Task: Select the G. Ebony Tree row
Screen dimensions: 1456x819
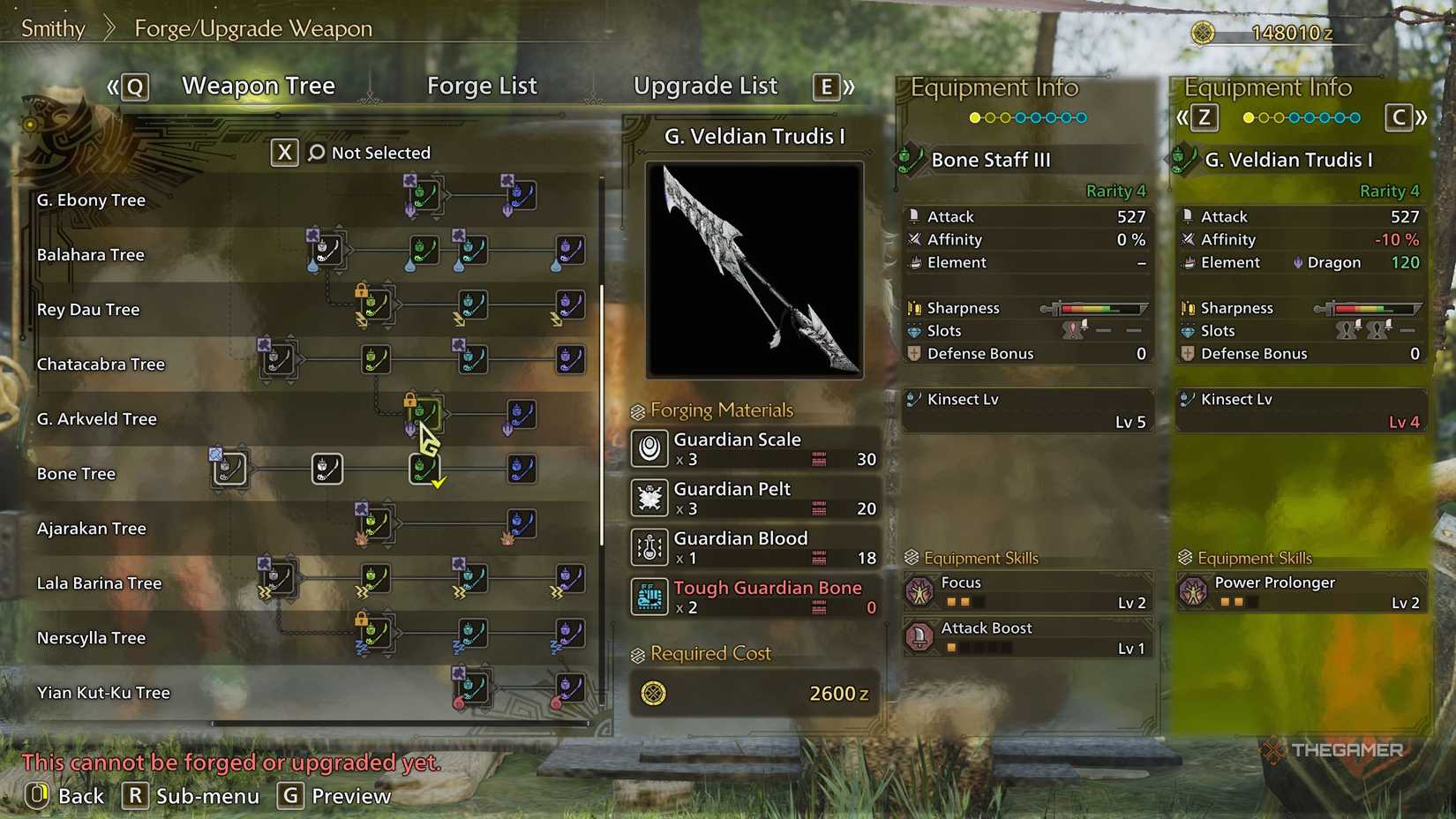Action: (x=91, y=200)
